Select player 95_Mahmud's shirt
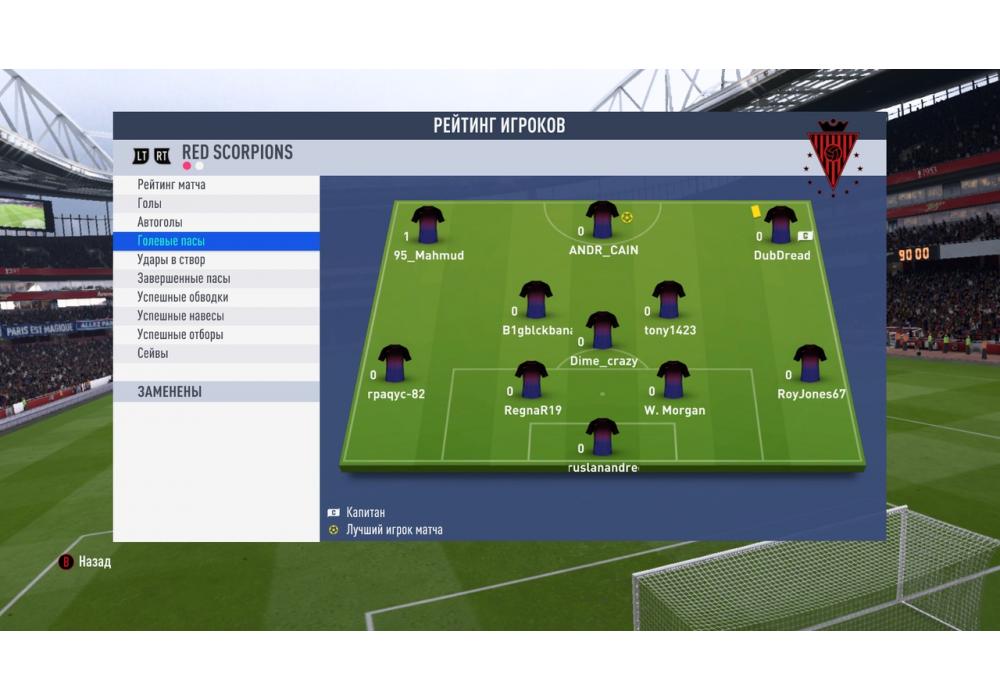The width and height of the screenshot is (1000, 700). coord(428,225)
